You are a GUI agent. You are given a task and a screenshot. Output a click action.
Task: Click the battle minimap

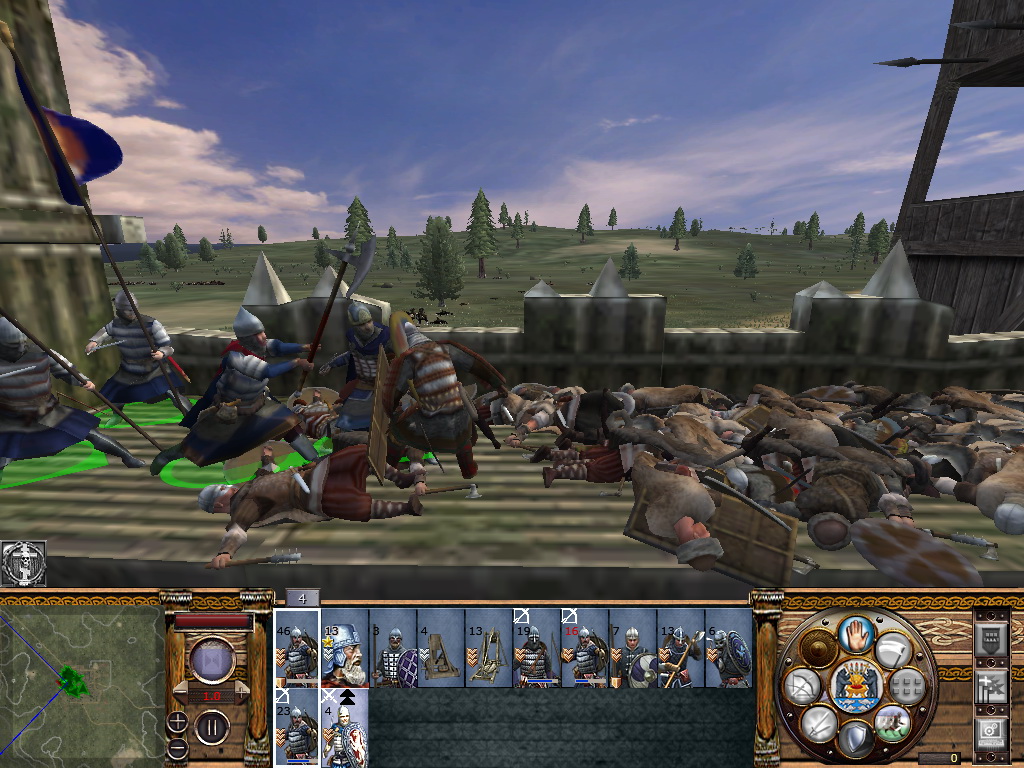click(82, 682)
